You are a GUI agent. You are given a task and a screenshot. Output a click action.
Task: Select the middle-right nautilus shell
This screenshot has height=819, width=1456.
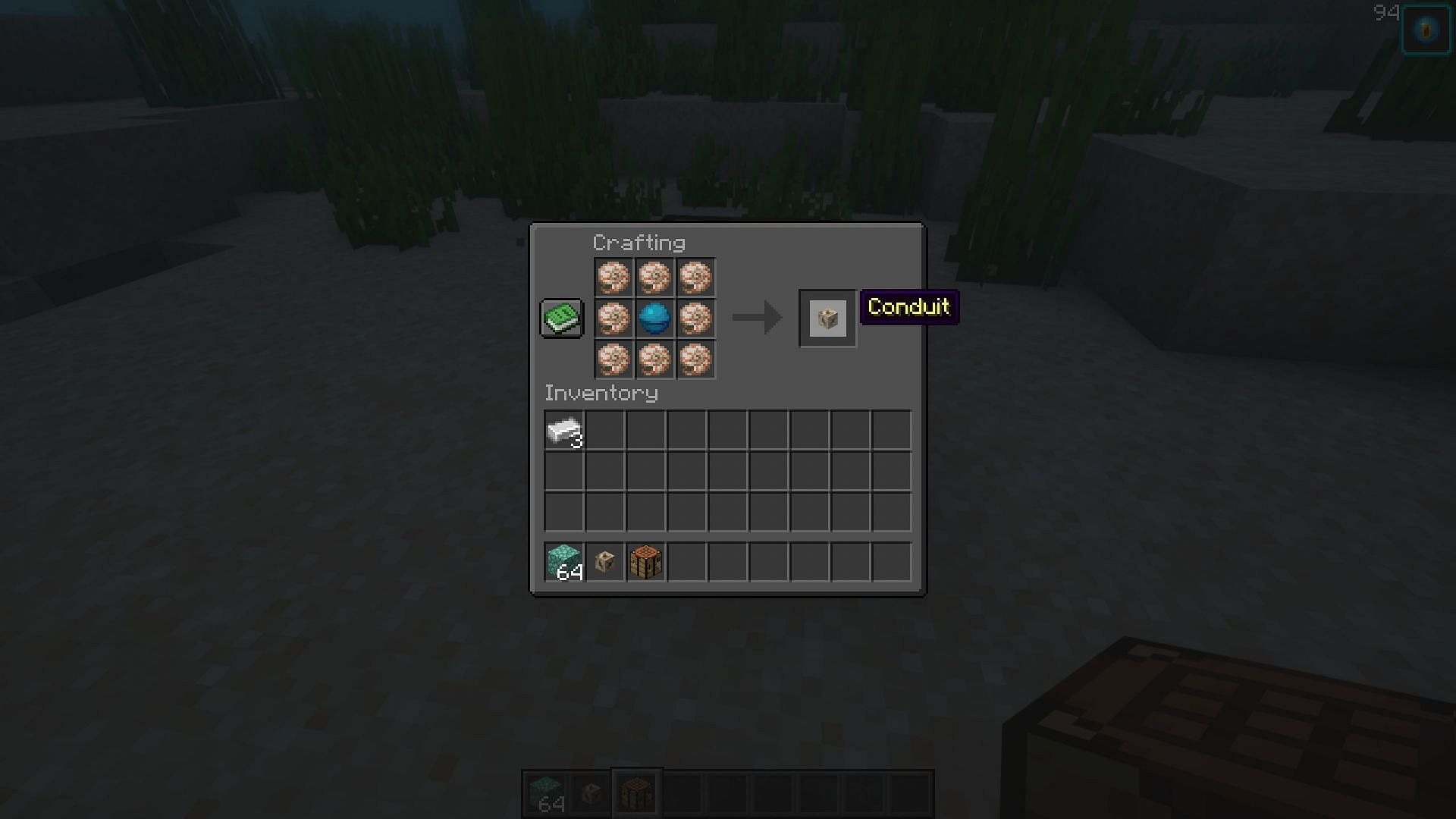[x=695, y=318]
